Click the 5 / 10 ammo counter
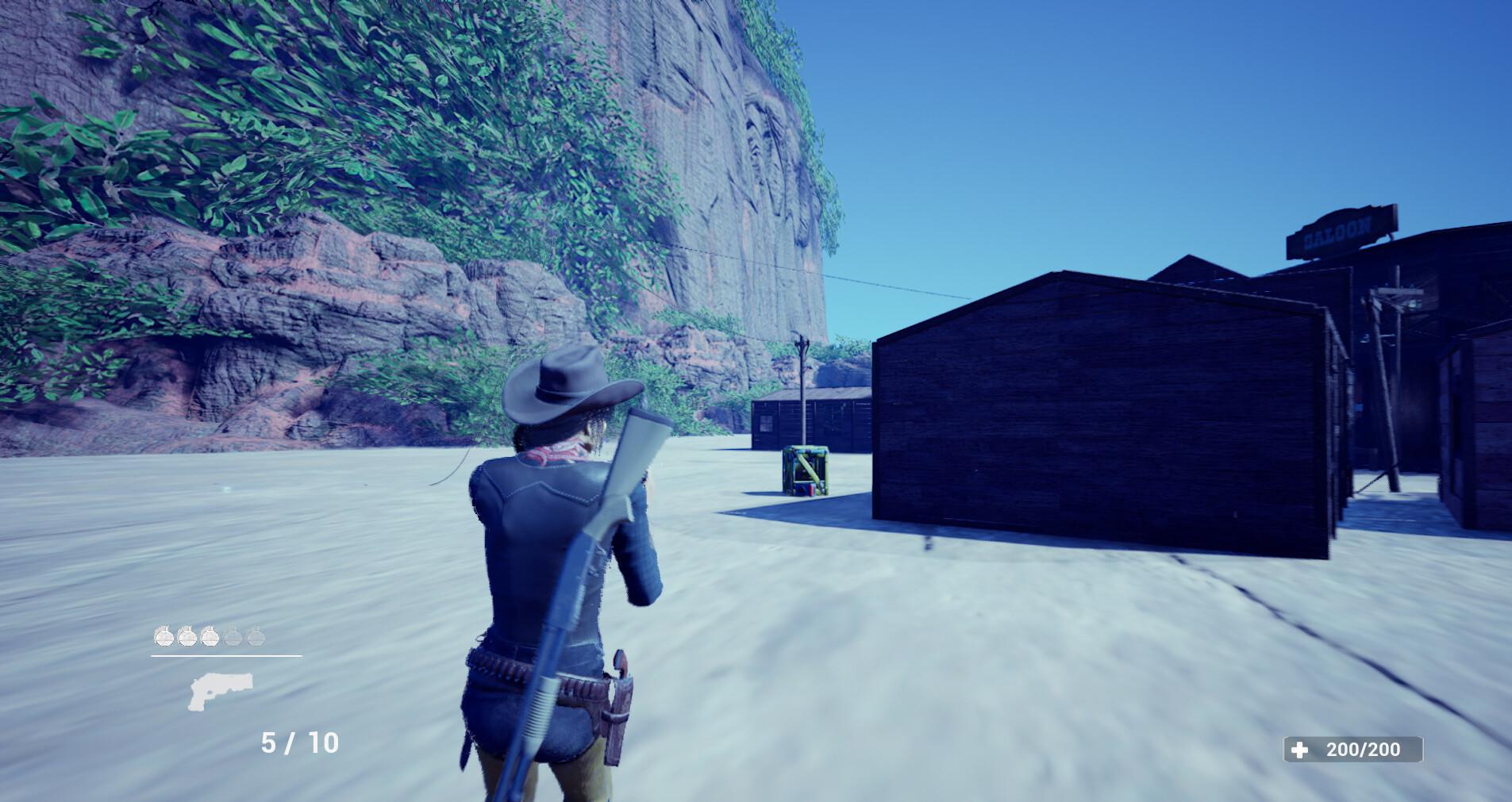Screen dimensions: 1512x802 pos(298,743)
